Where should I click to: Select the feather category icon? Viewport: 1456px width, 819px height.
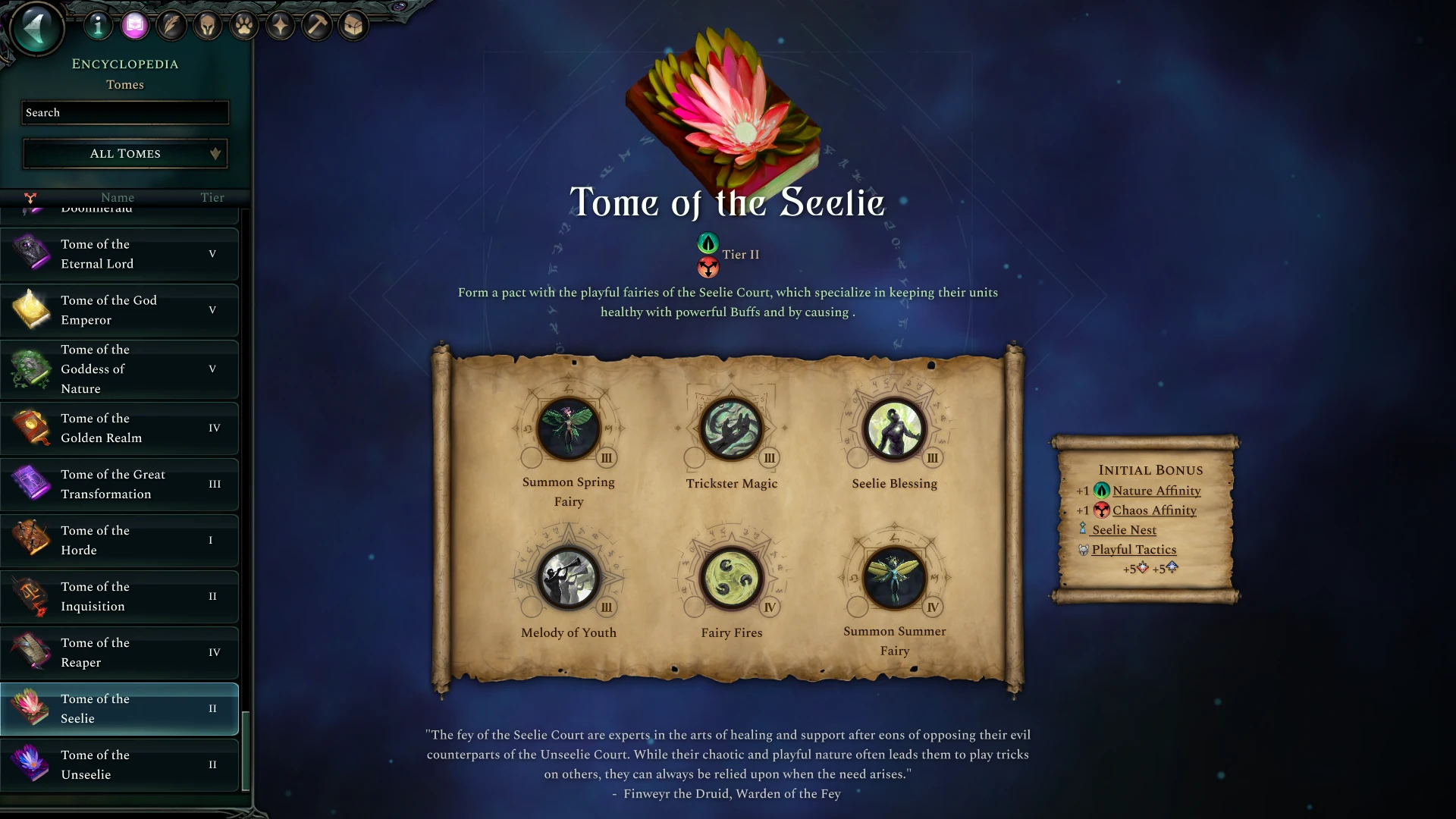point(171,25)
